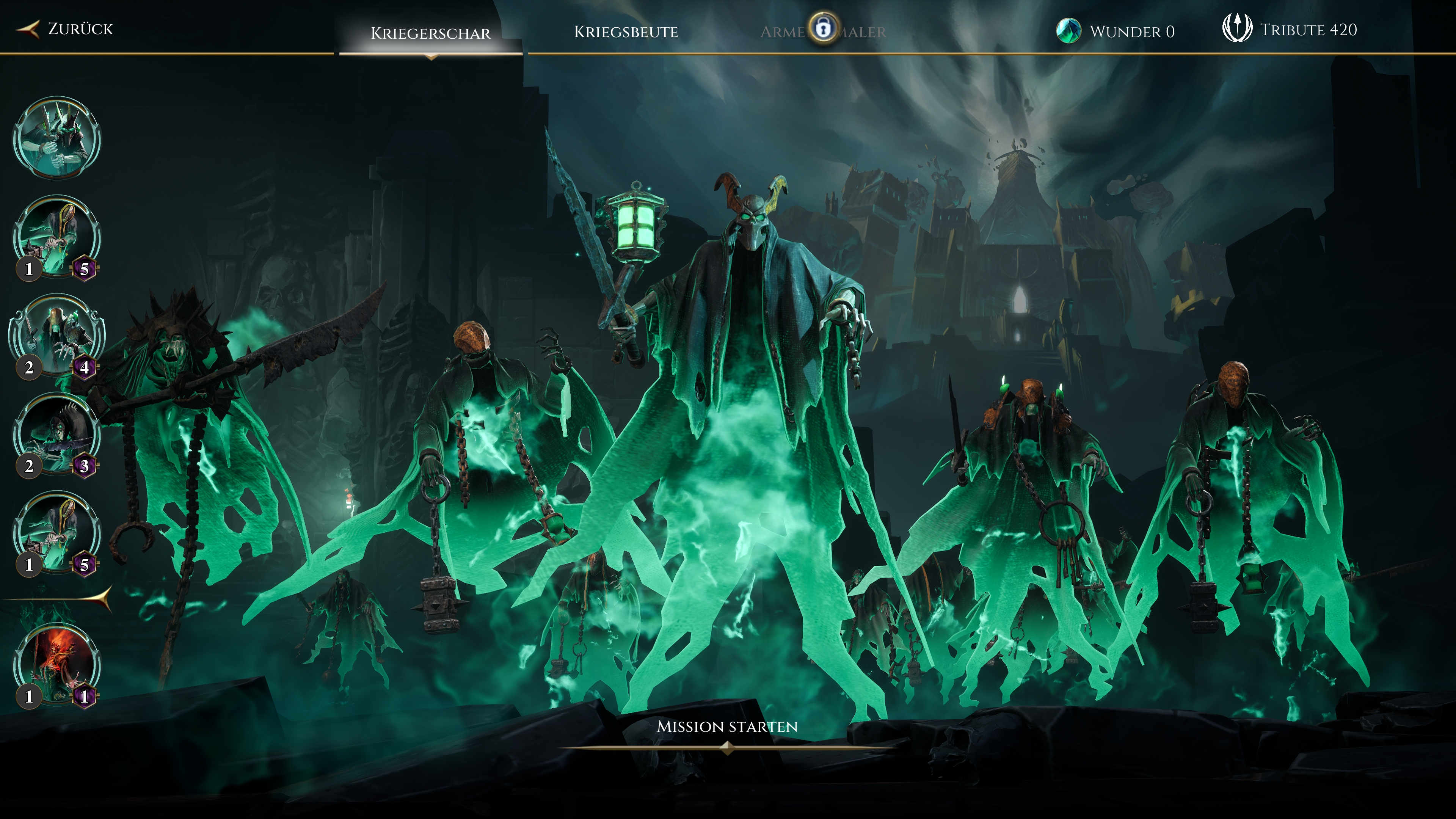Choose the unit portrait marked 2 and 4
Screen dimensions: 1456x819
point(56,336)
